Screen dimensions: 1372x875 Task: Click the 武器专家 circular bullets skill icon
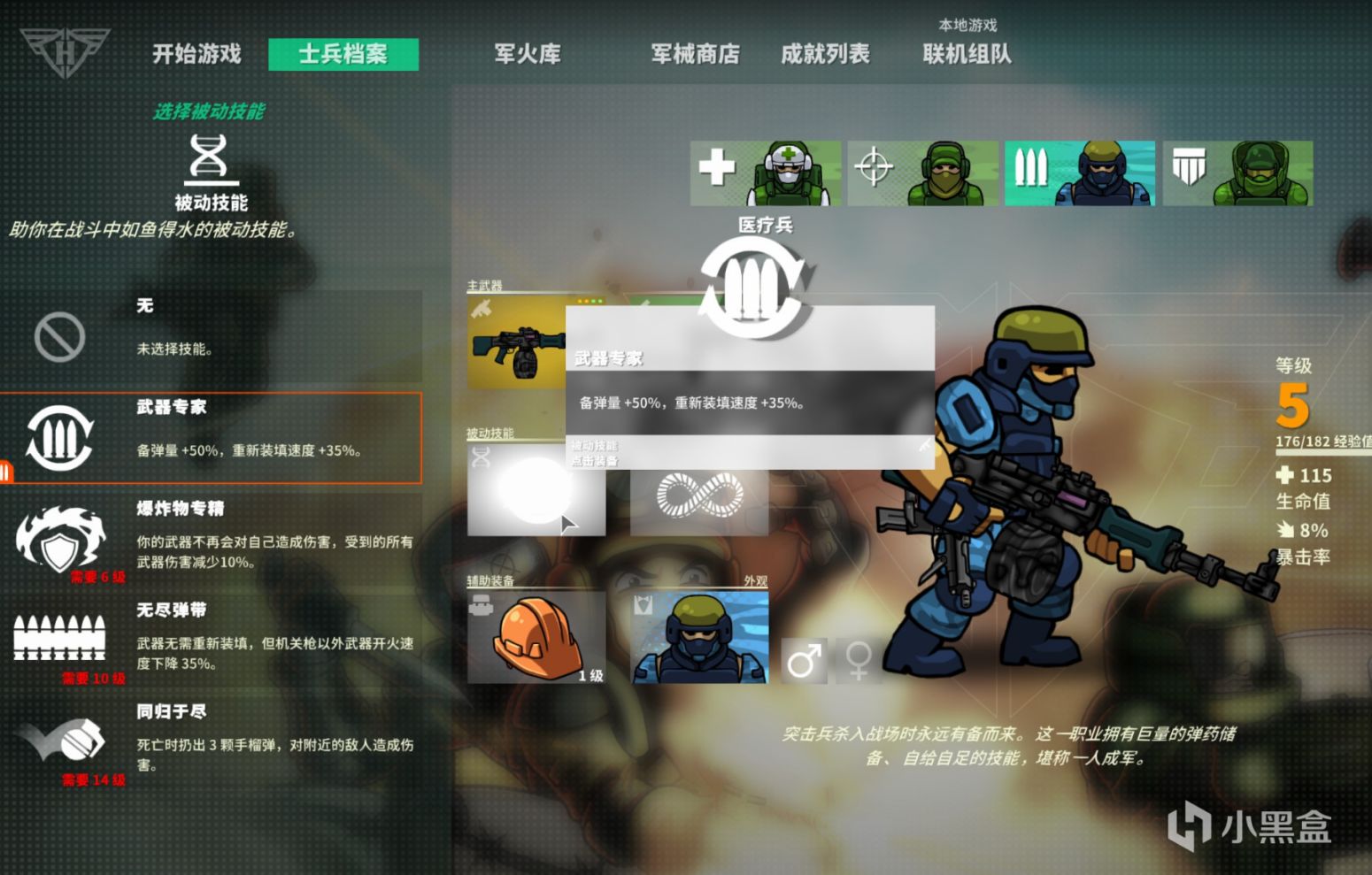pos(59,437)
